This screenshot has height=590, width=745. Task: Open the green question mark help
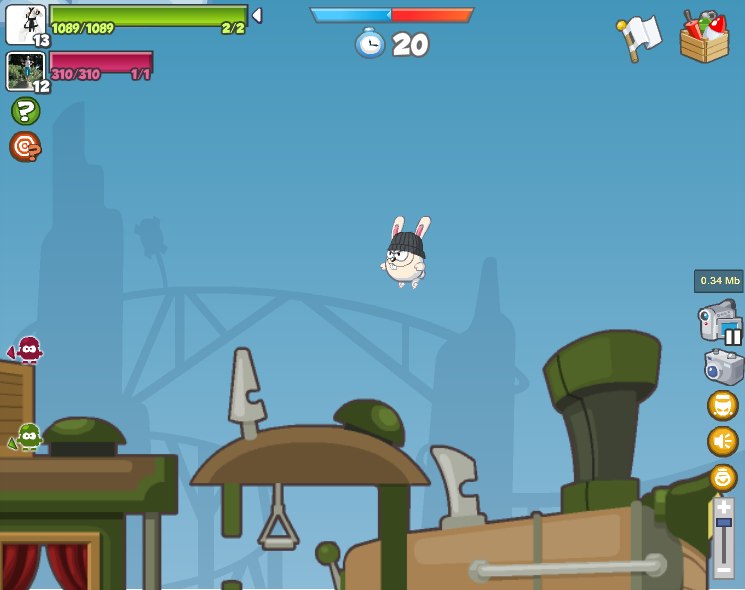coord(25,111)
